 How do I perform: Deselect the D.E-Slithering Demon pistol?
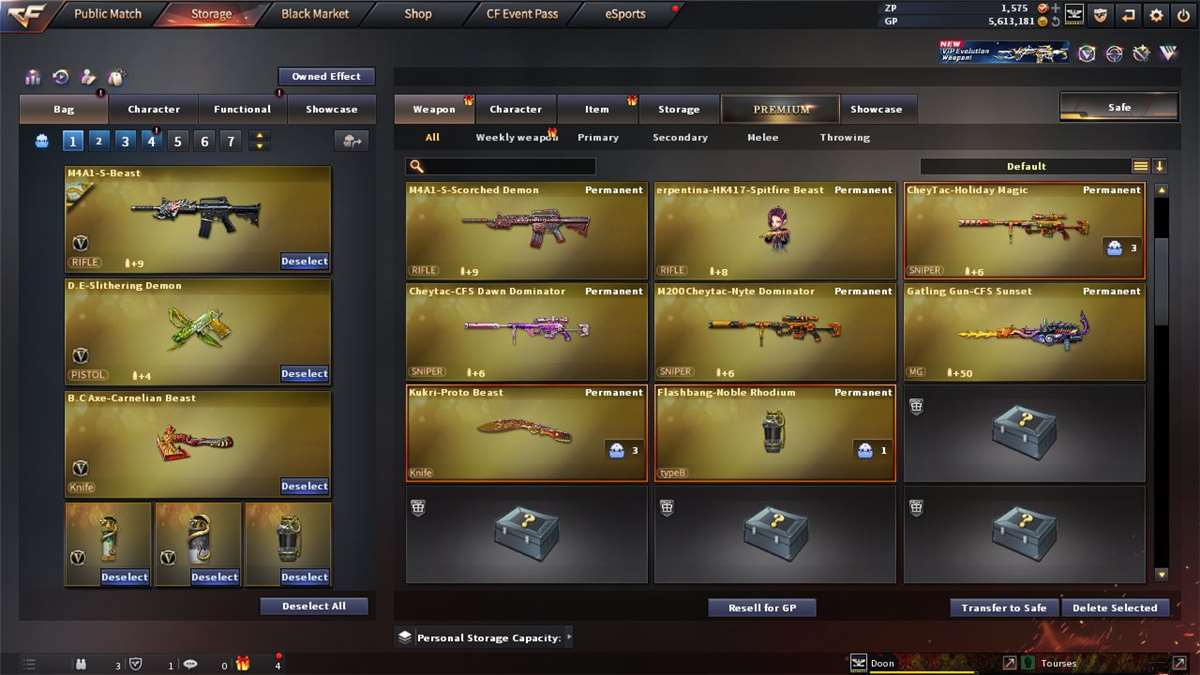(304, 374)
